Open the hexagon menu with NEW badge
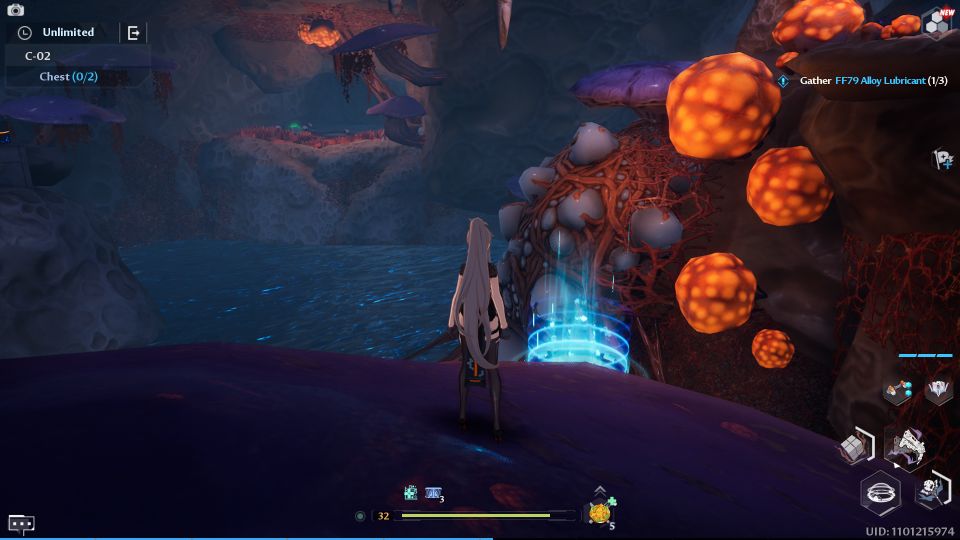The height and width of the screenshot is (540, 960). (x=937, y=24)
